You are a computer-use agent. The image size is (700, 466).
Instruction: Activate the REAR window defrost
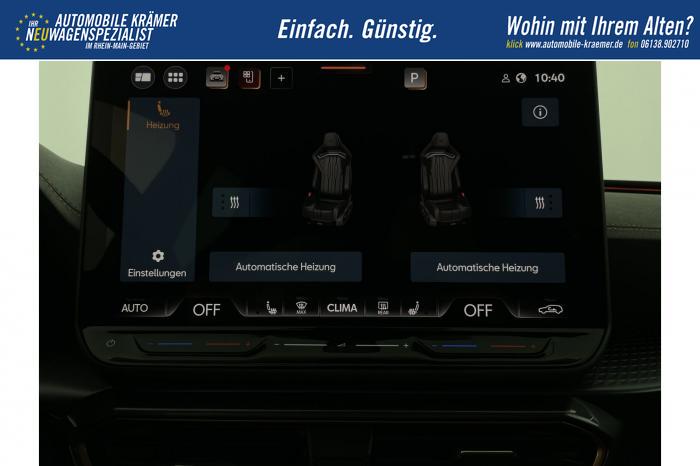coord(383,308)
